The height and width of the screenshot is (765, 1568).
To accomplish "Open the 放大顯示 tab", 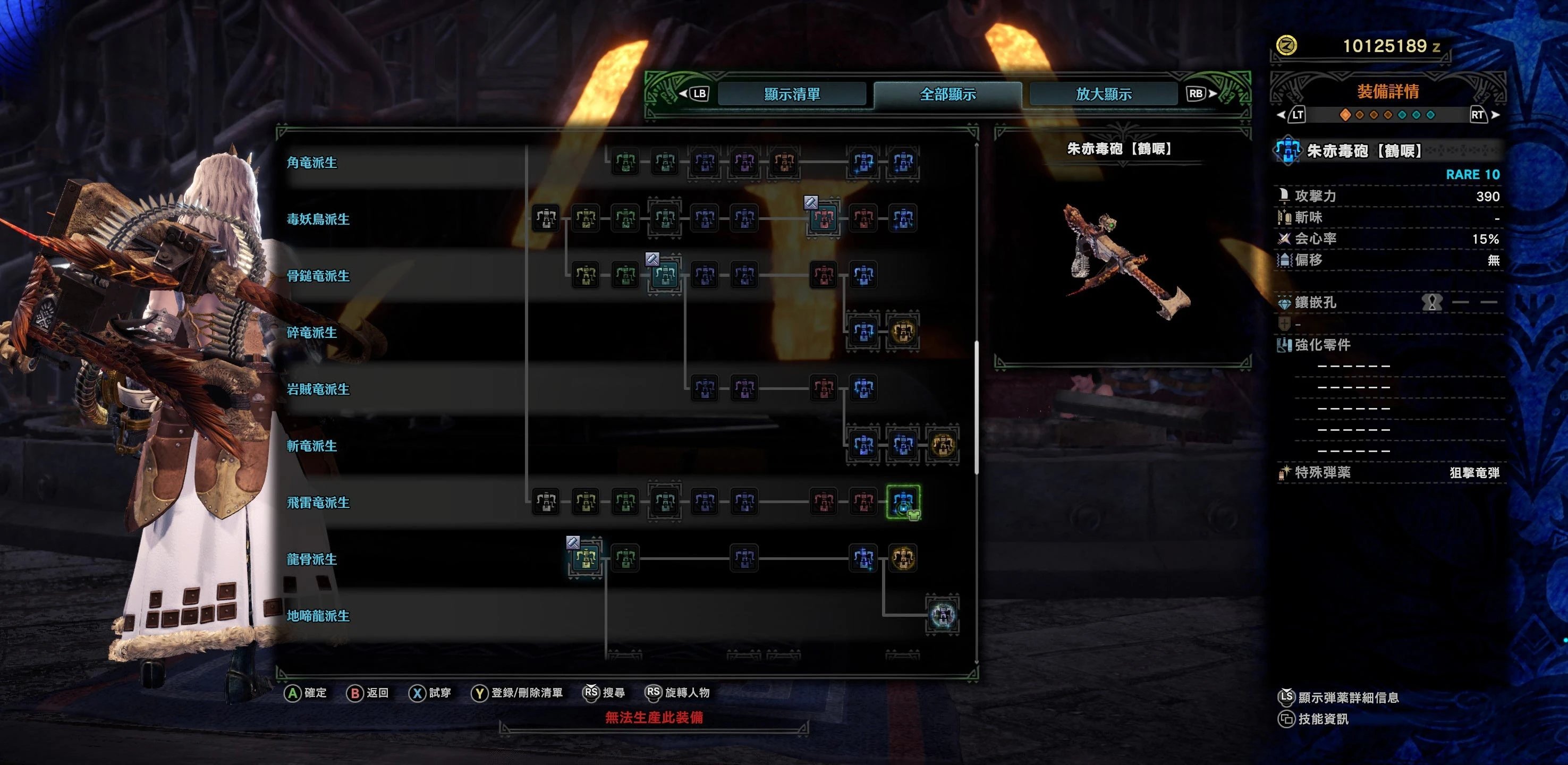I will pos(1104,93).
